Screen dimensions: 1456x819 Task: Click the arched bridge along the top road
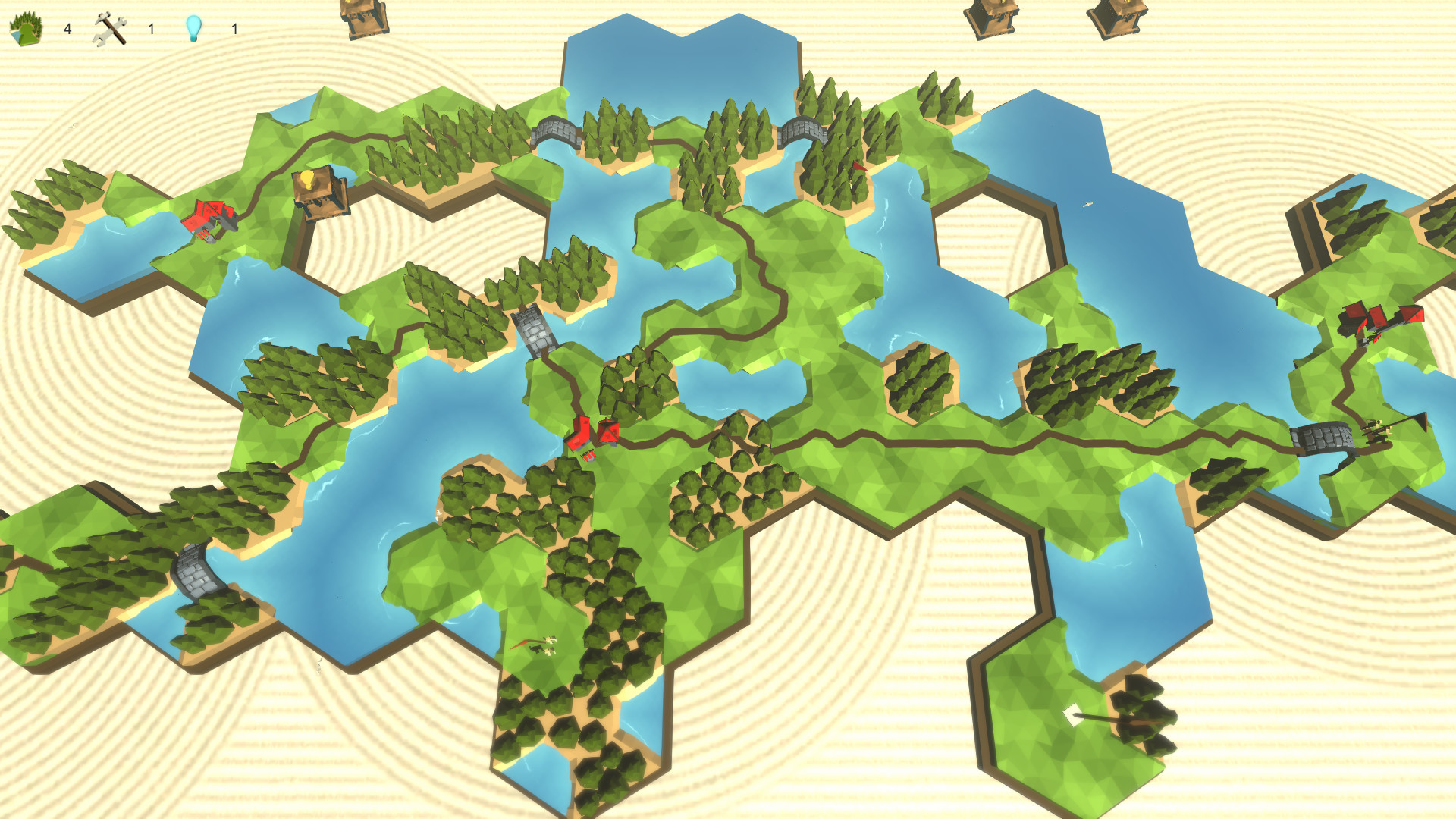556,130
